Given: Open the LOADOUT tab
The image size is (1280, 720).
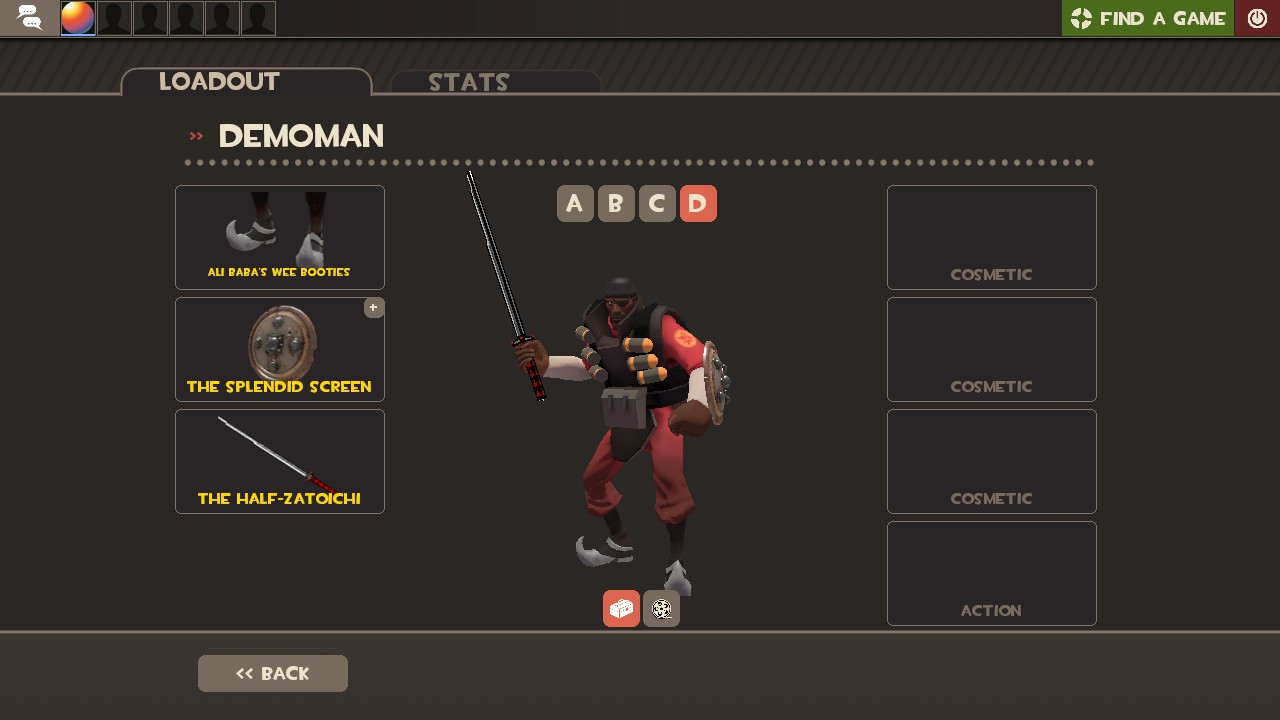Looking at the screenshot, I should click(219, 82).
